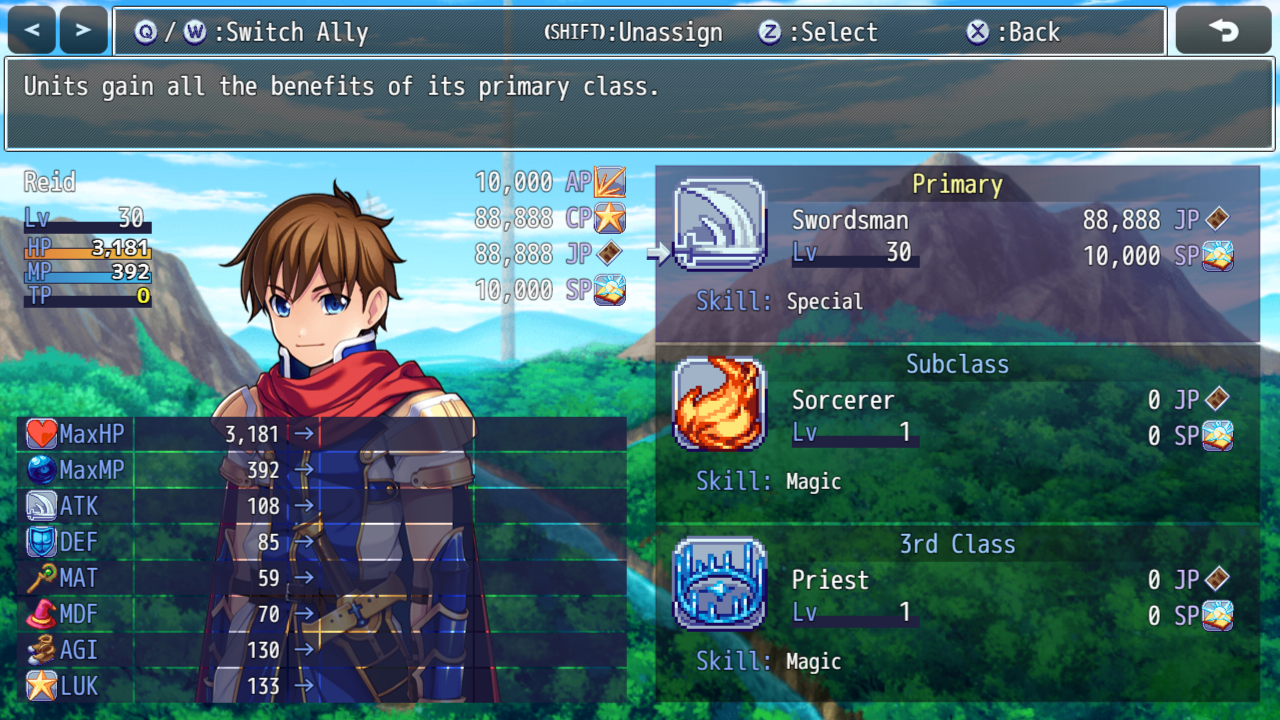Click the Swordsman sword slash icon

point(720,225)
